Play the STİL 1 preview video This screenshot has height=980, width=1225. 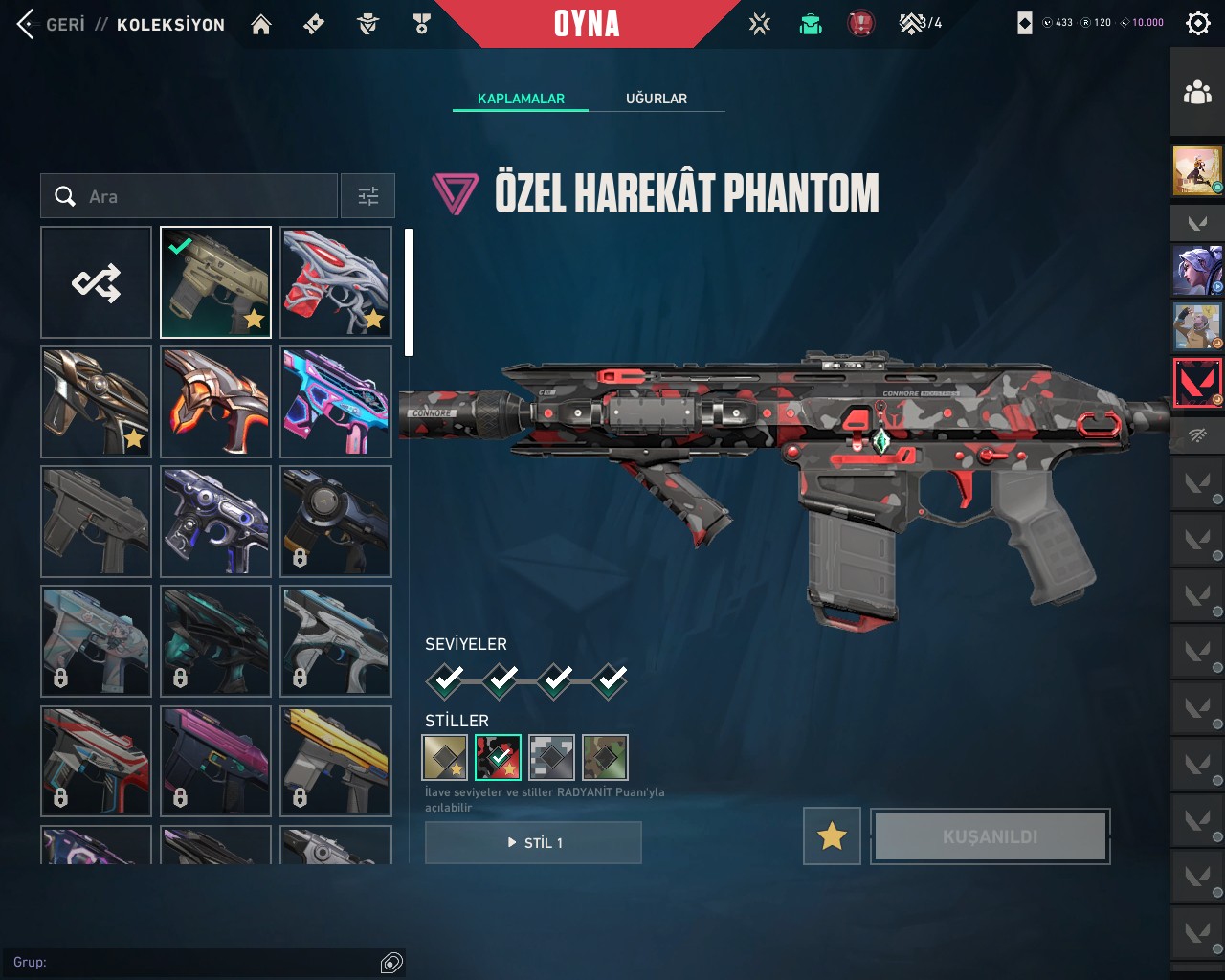[x=533, y=842]
